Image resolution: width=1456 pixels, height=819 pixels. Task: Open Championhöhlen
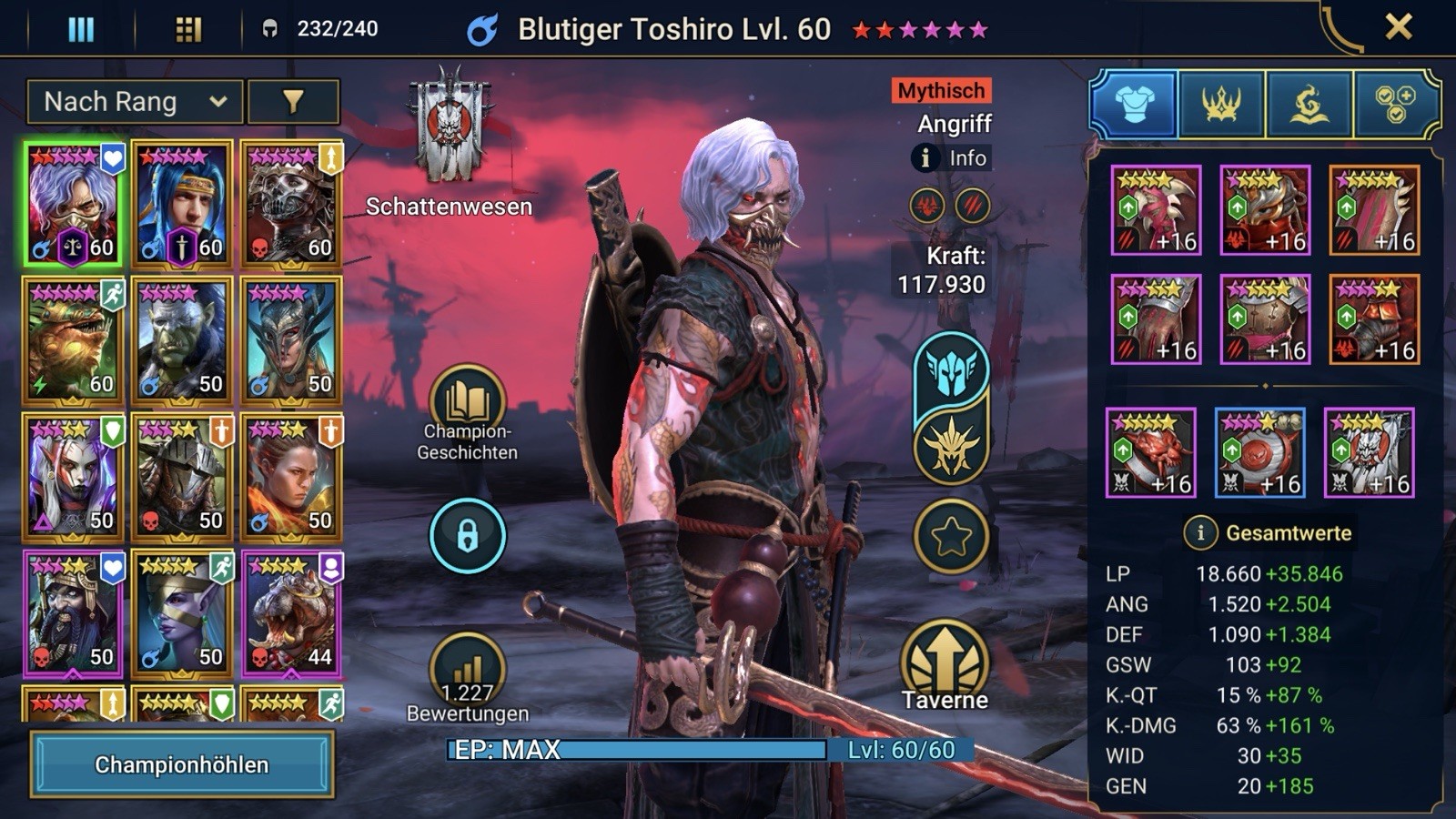[182, 764]
